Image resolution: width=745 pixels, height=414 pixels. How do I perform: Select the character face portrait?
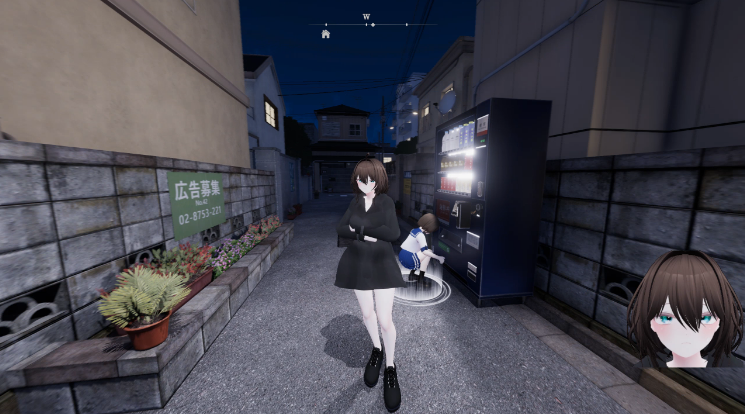685,310
